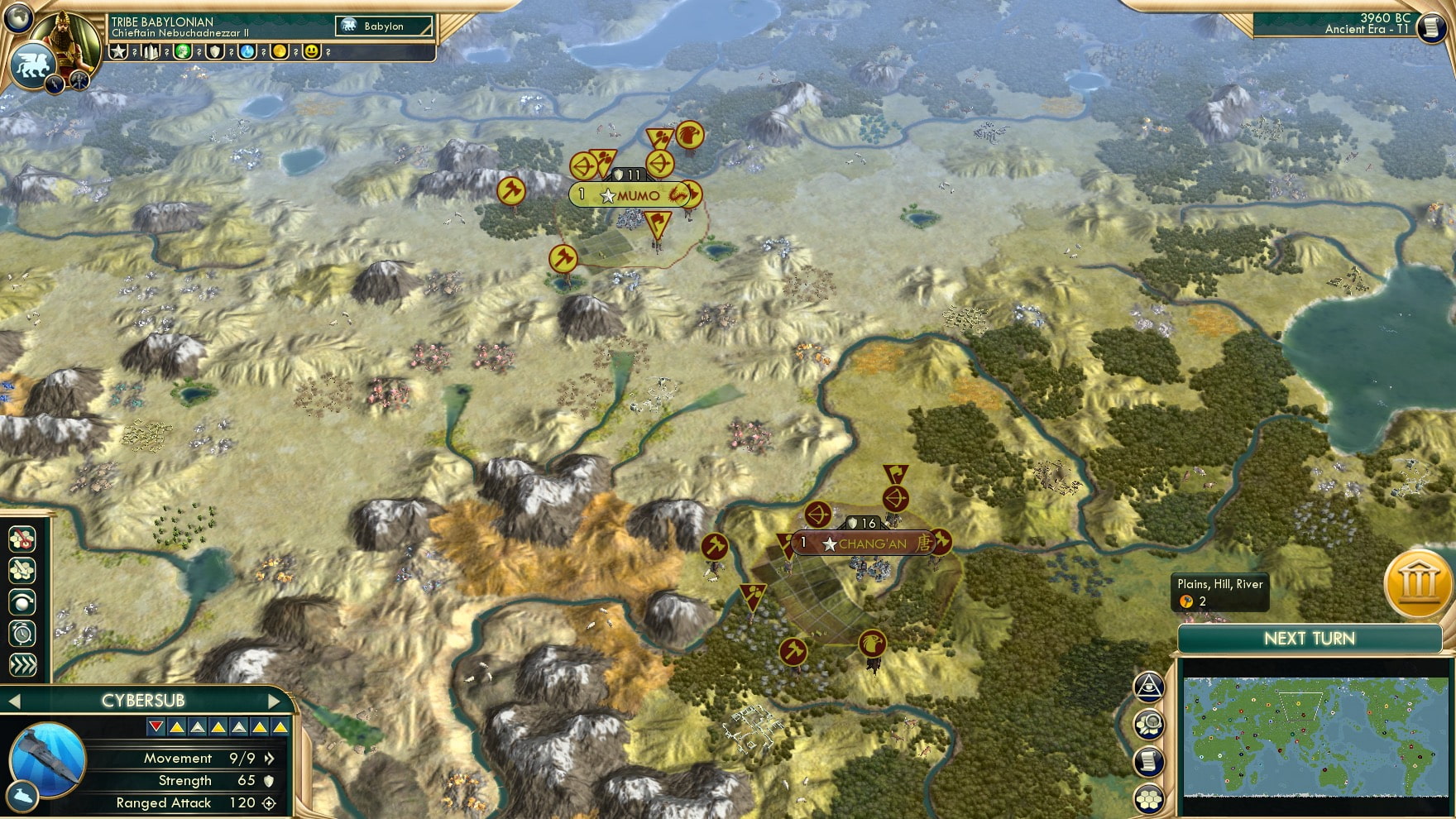The width and height of the screenshot is (1456, 819).
Task: Select the globe overview icon at top-left
Action: tap(17, 17)
